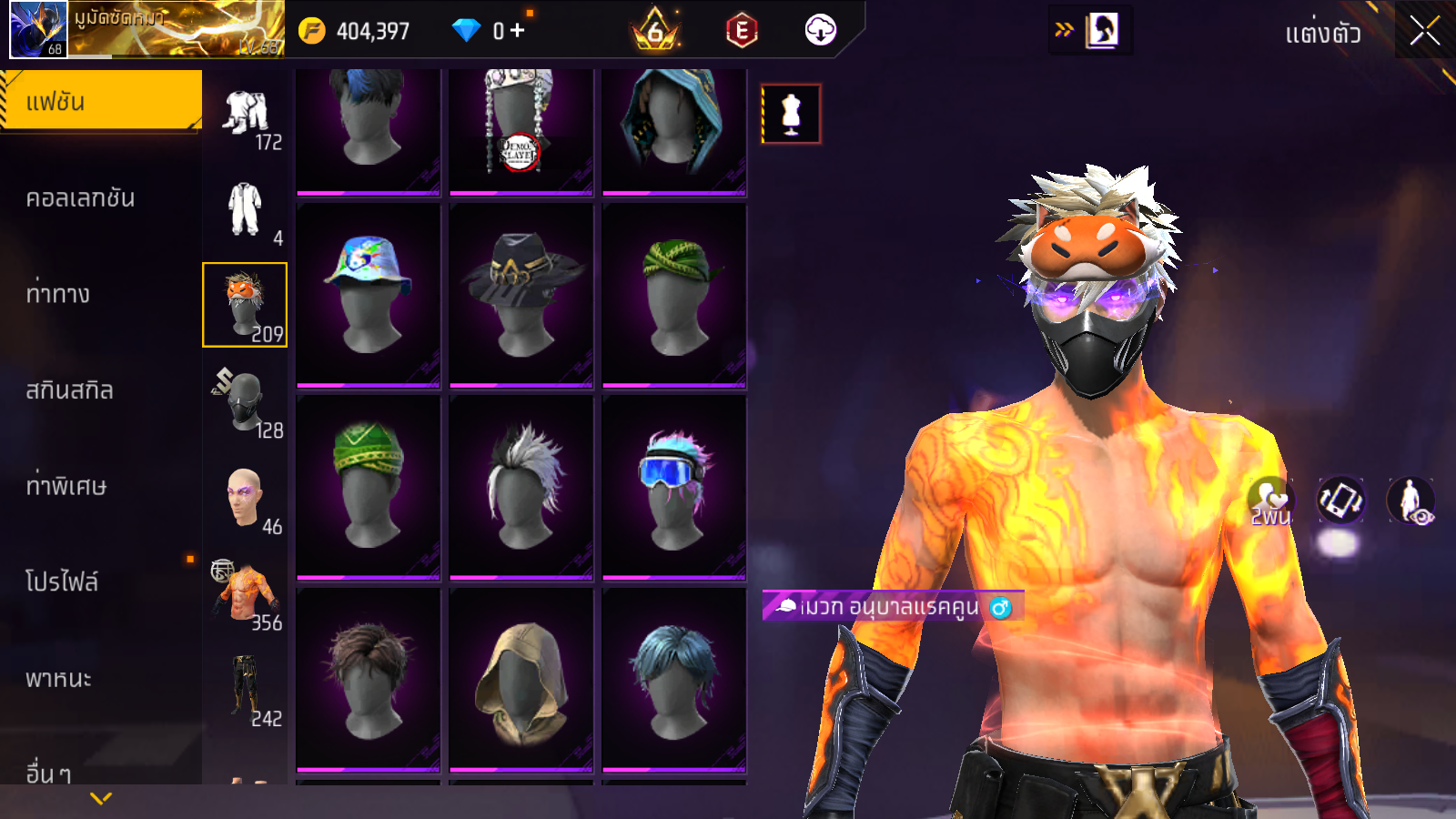Viewport: 1456px width, 819px height.
Task: Open the ท่าทาง emotes tab
Action: [x=58, y=294]
